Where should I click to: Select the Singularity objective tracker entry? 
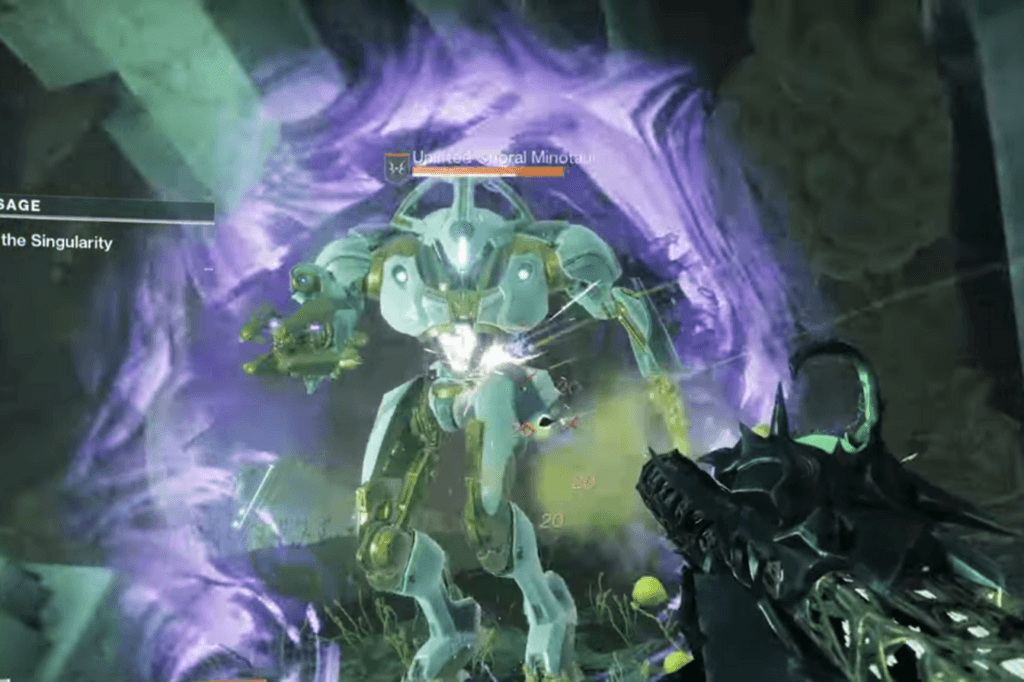coord(58,242)
